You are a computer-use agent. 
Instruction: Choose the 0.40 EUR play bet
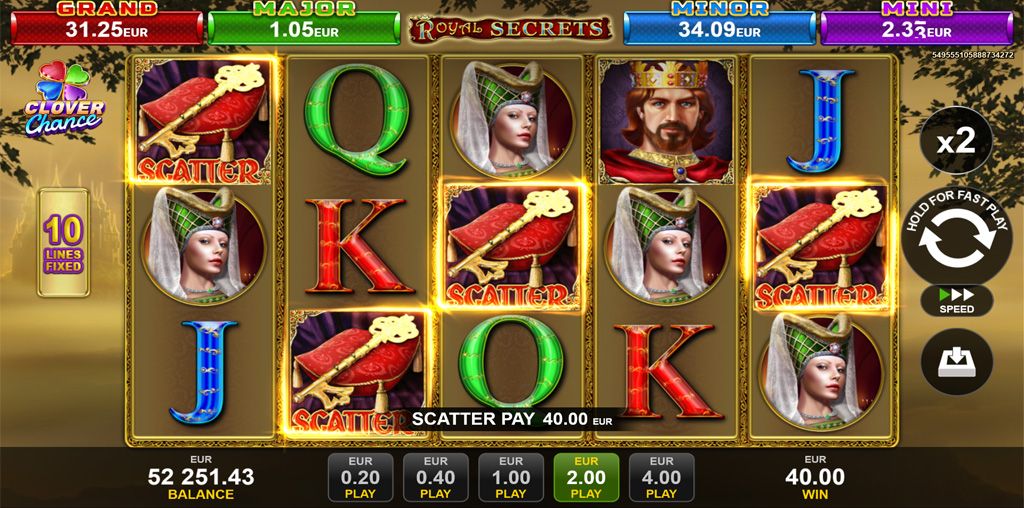pos(435,477)
